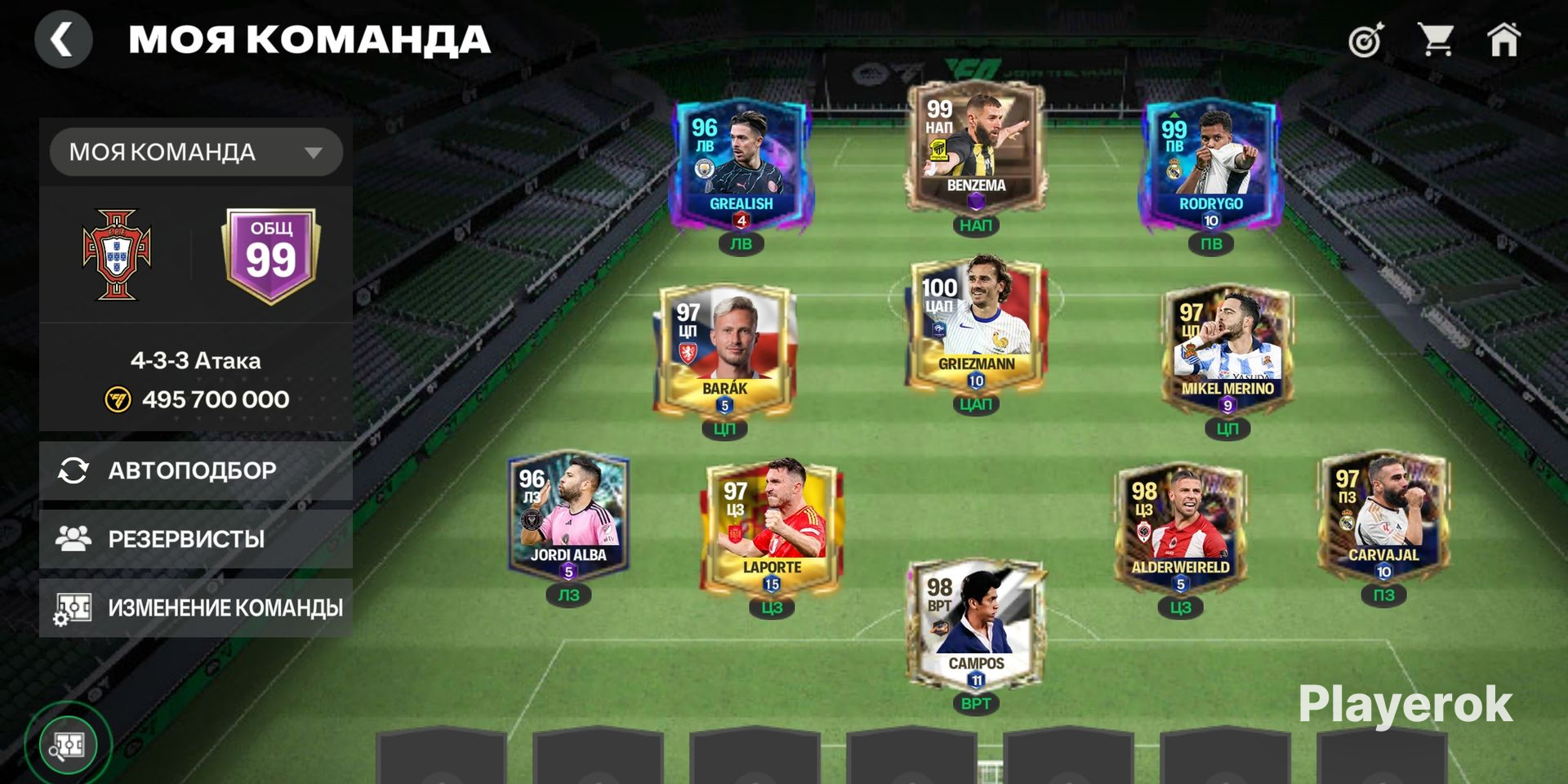Select the Griezmann 100-rated card
This screenshot has width=1568, height=784.
975,323
